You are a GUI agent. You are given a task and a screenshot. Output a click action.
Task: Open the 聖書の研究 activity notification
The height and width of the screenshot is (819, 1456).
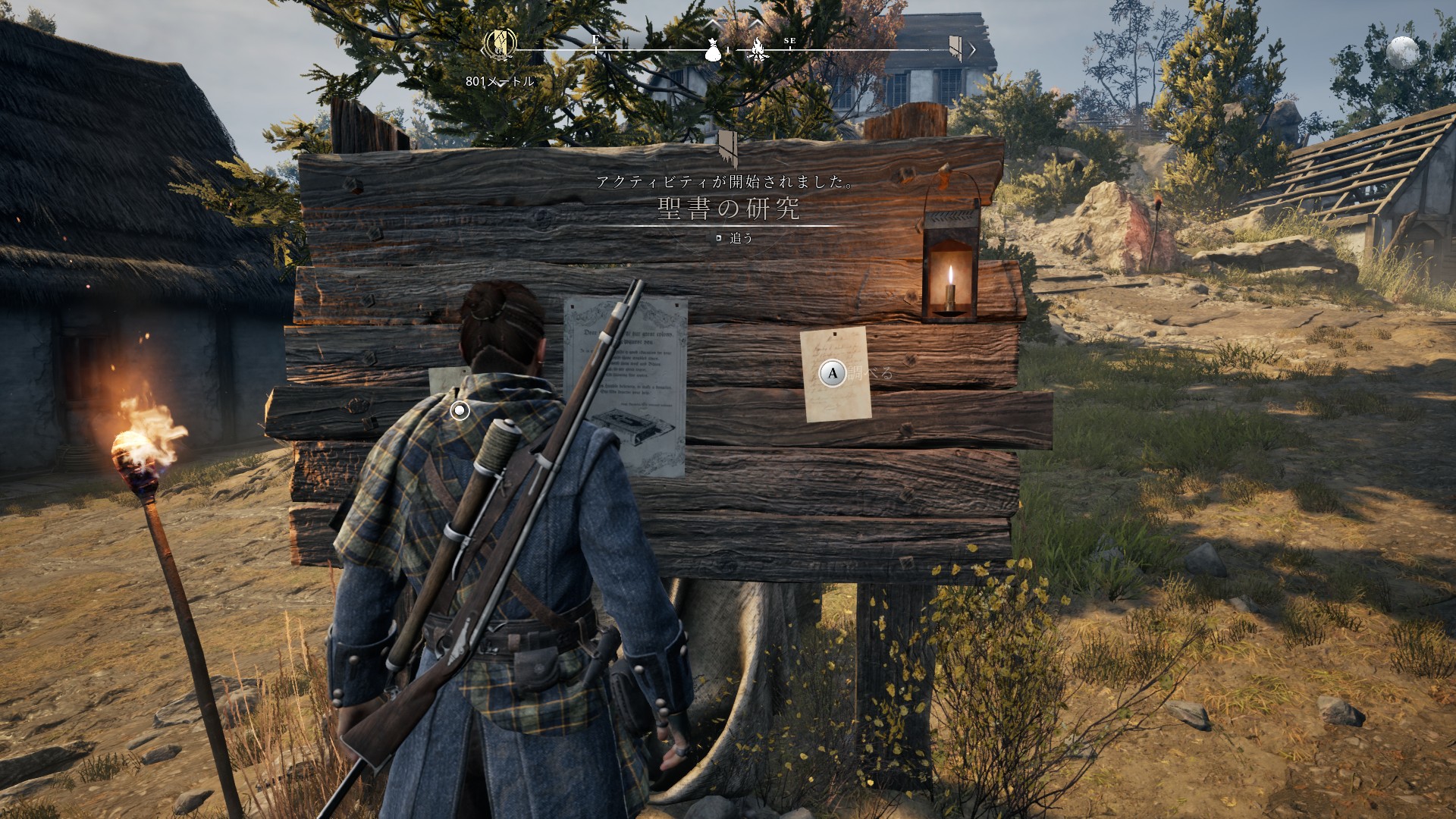tap(728, 209)
